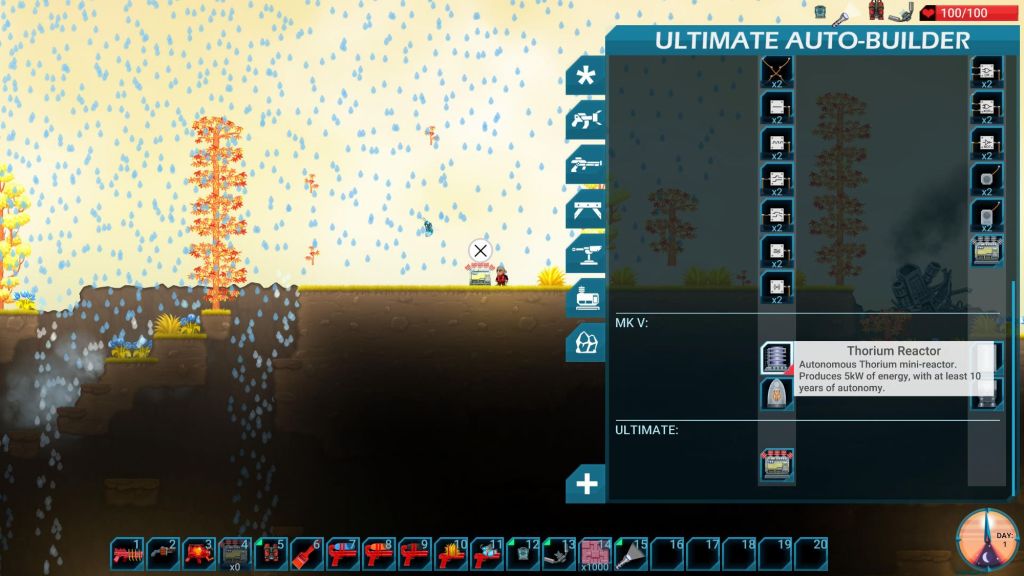Open the rifle weapons category tab
Viewport: 1024px width, 576px height.
pyautogui.click(x=586, y=165)
